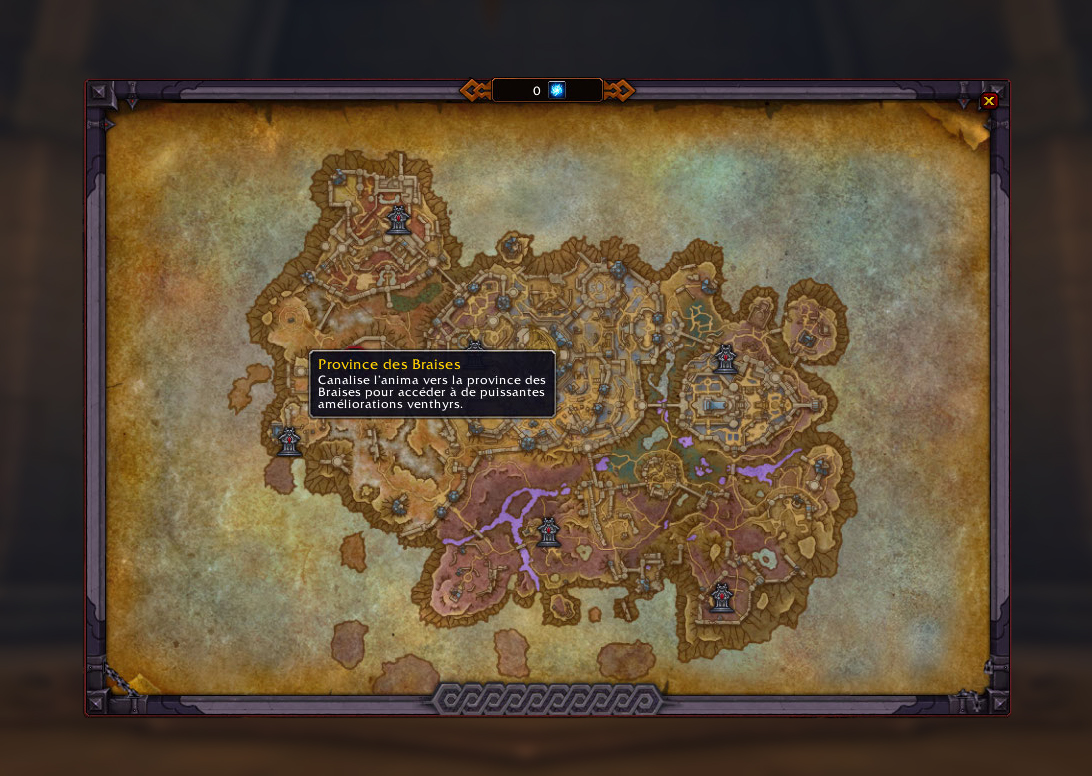Close the anima conductor map window

tap(989, 101)
